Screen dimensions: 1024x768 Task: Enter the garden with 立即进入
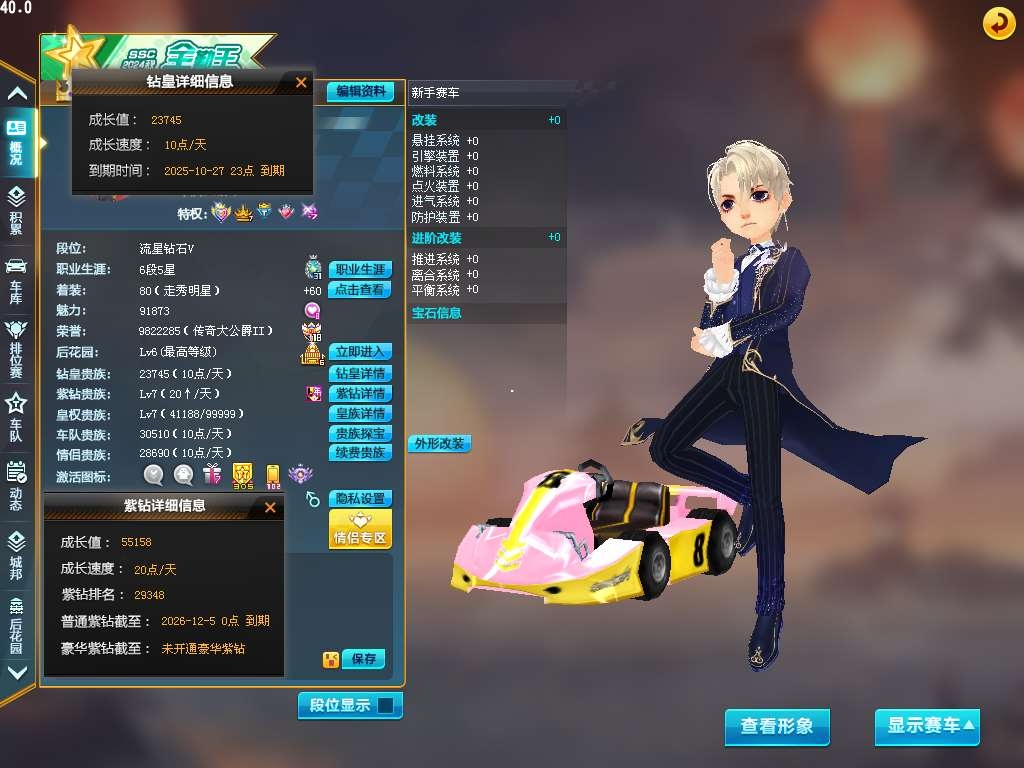pos(359,352)
